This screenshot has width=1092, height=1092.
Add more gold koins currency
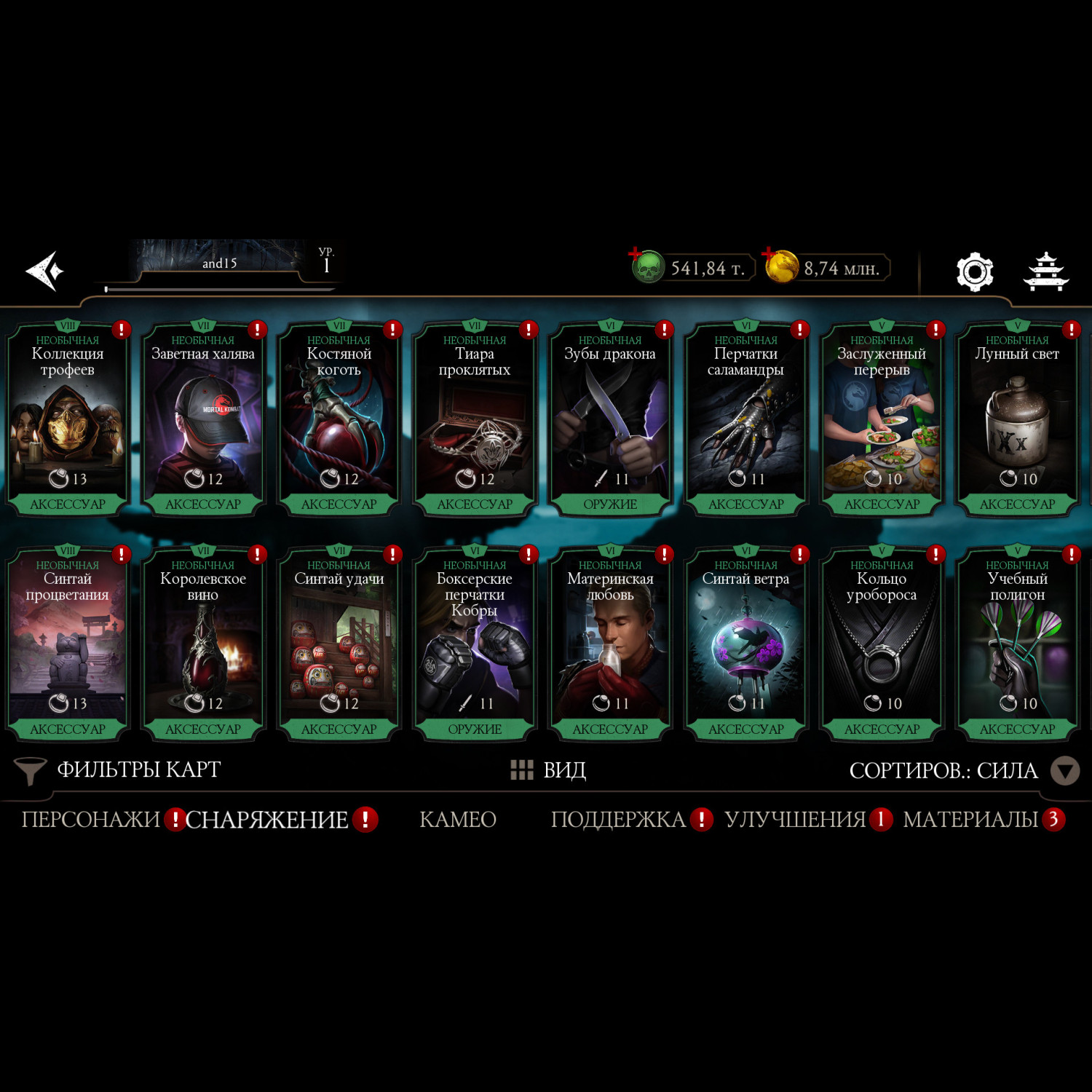[780, 266]
